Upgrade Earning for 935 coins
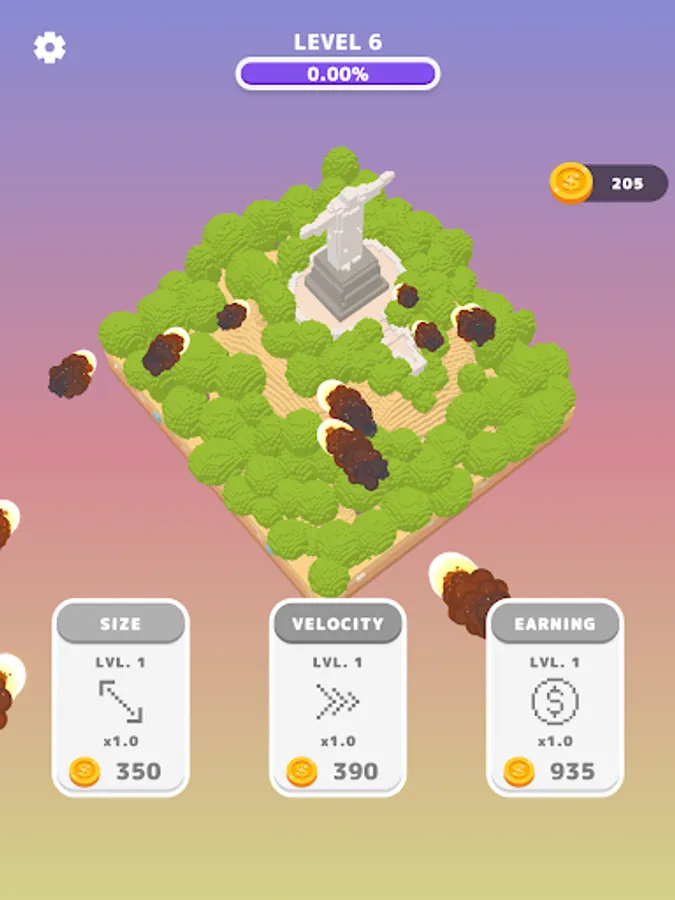The height and width of the screenshot is (900, 675). pyautogui.click(x=554, y=697)
